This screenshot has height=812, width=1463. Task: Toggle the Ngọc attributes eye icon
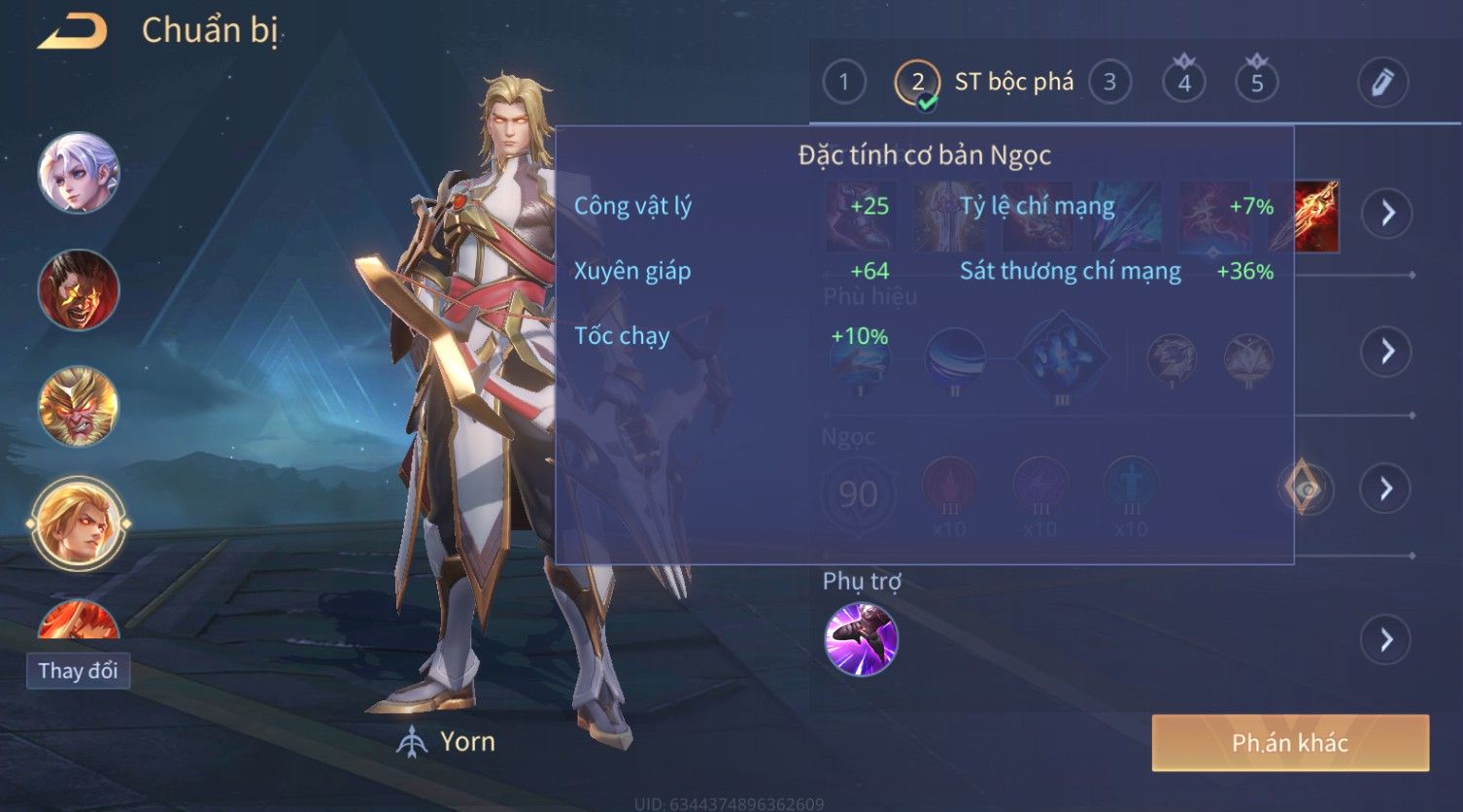click(x=1307, y=490)
